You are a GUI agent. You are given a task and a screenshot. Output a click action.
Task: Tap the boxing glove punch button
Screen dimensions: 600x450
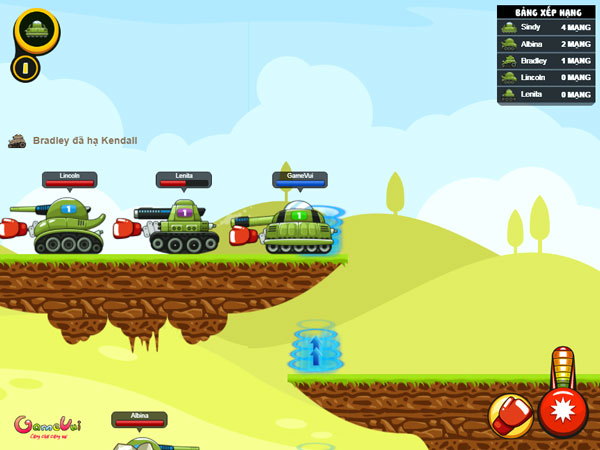pyautogui.click(x=510, y=414)
